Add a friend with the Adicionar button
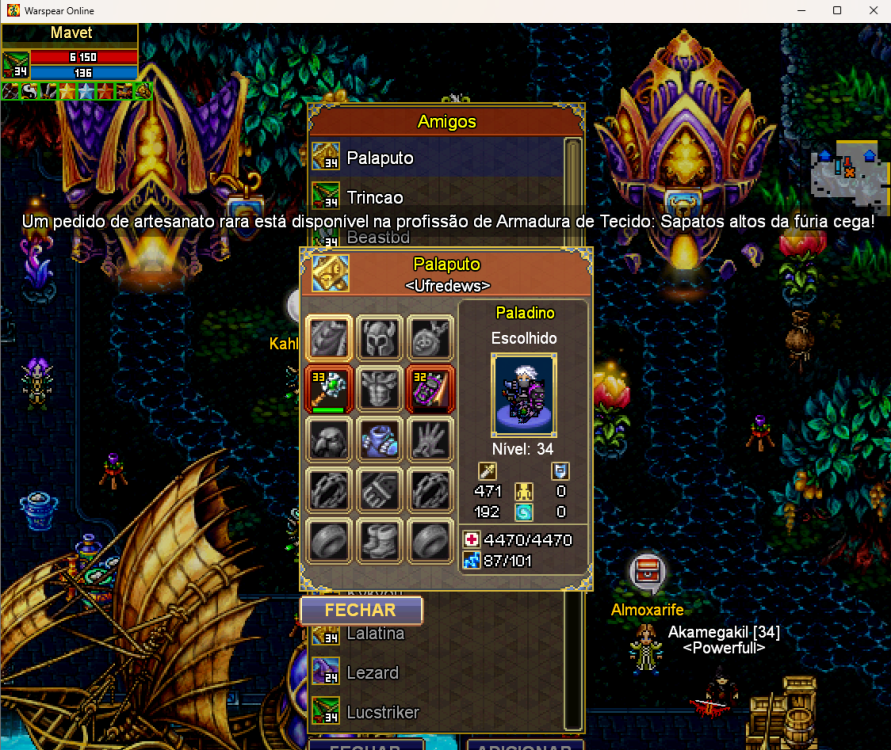Image resolution: width=891 pixels, height=750 pixels. pyautogui.click(x=524, y=746)
